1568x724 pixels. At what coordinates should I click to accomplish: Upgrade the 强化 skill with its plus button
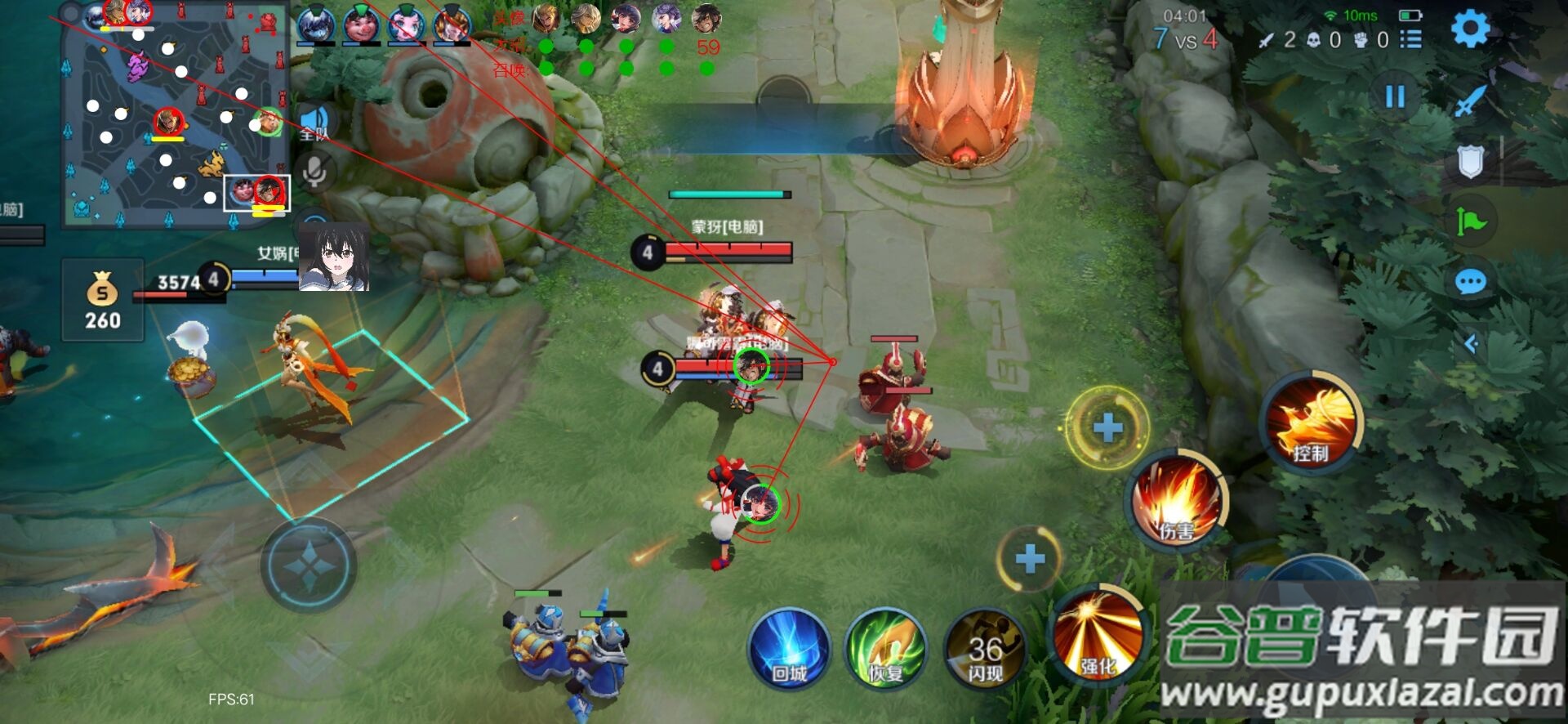(1030, 559)
